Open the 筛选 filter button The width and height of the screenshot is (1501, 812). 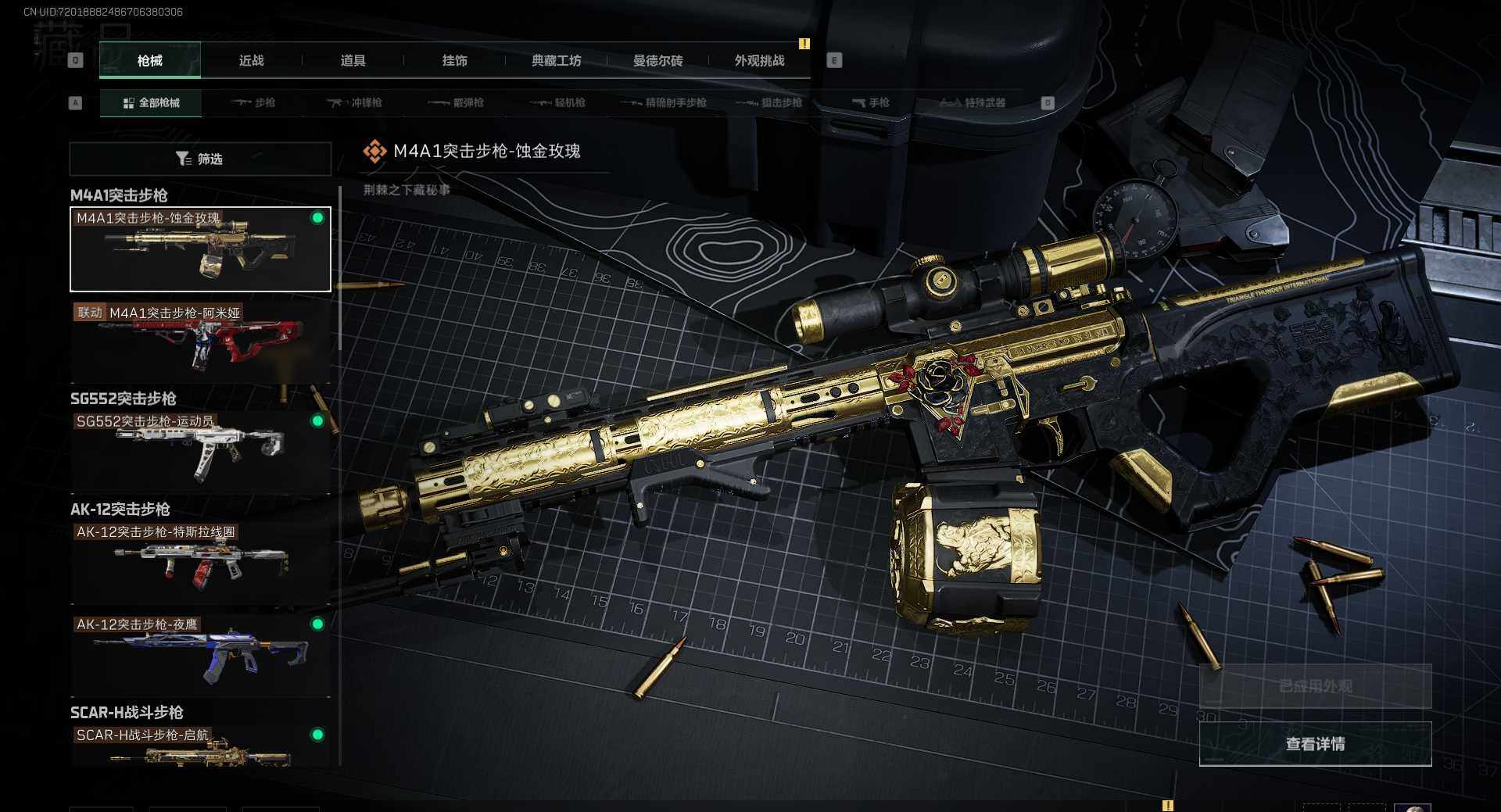click(x=200, y=159)
